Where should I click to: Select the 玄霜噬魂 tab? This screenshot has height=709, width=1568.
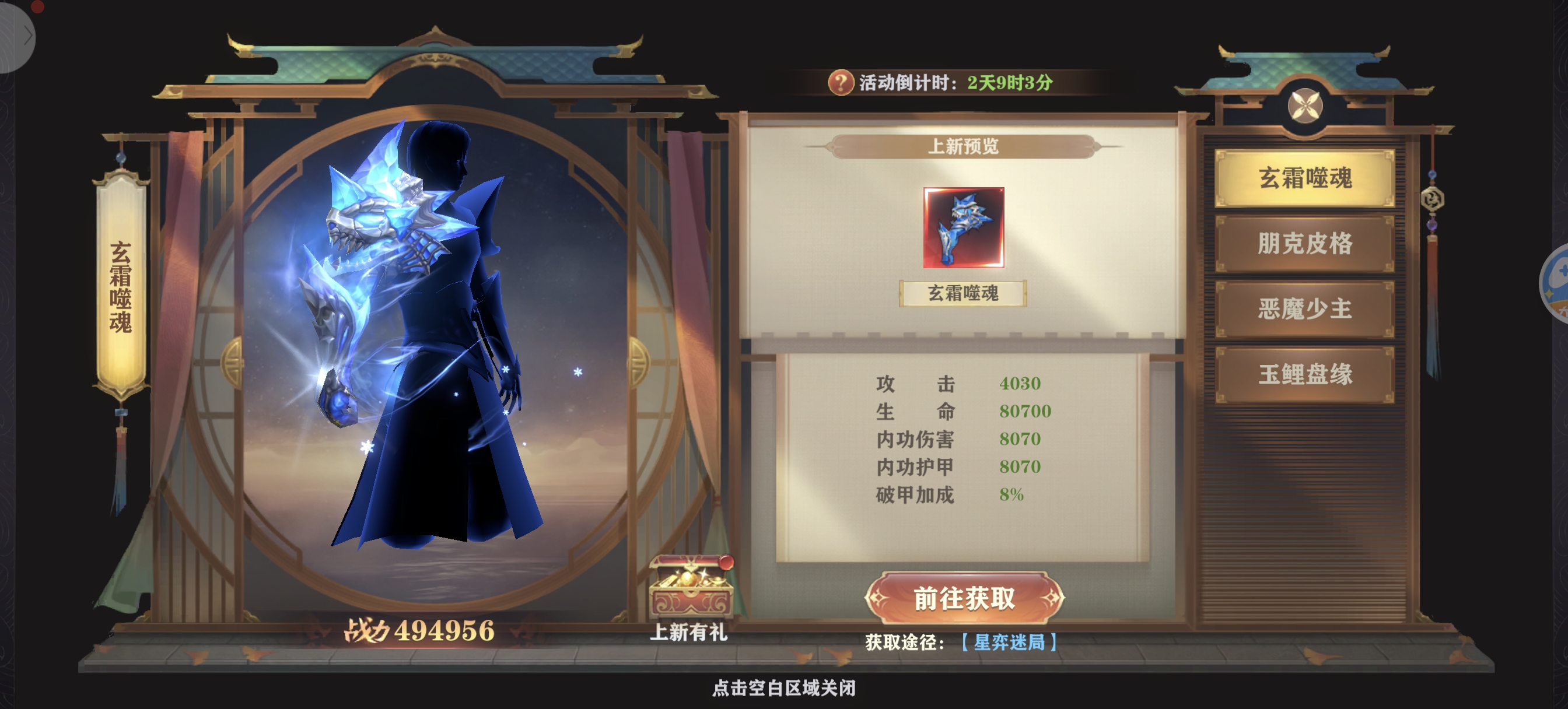tap(1304, 178)
